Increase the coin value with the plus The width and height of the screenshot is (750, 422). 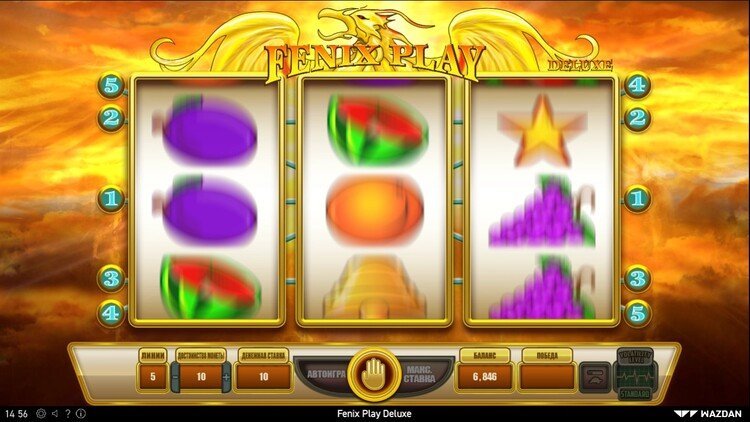pos(226,376)
